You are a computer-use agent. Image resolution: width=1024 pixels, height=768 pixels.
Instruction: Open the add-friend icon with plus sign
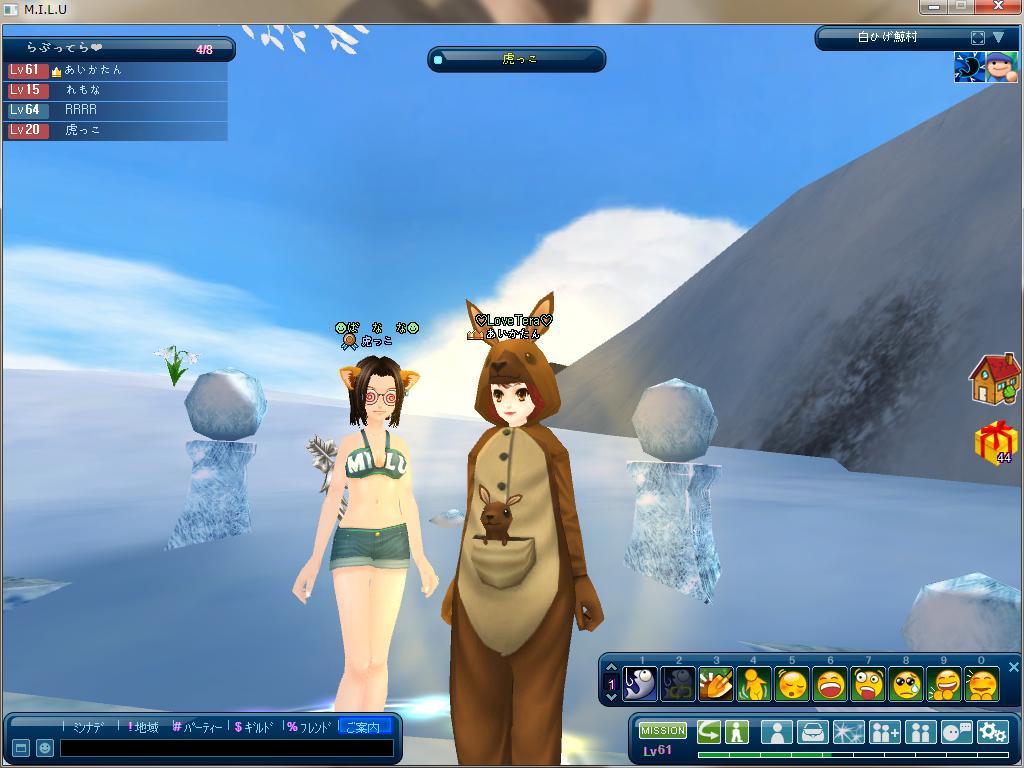click(x=884, y=732)
